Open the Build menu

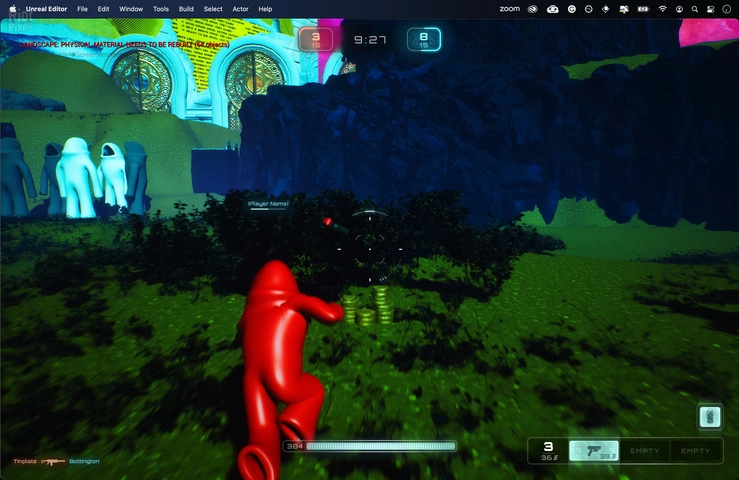tap(187, 8)
